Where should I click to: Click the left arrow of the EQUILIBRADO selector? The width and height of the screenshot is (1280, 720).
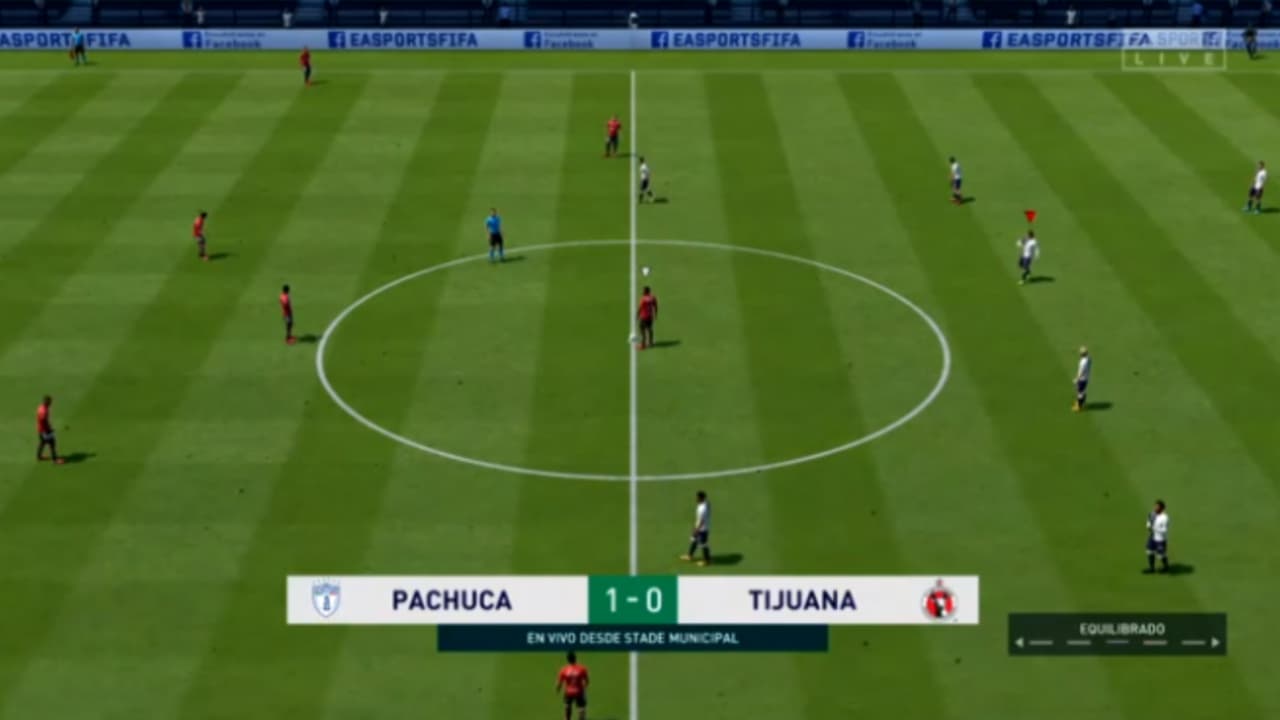tap(1019, 642)
